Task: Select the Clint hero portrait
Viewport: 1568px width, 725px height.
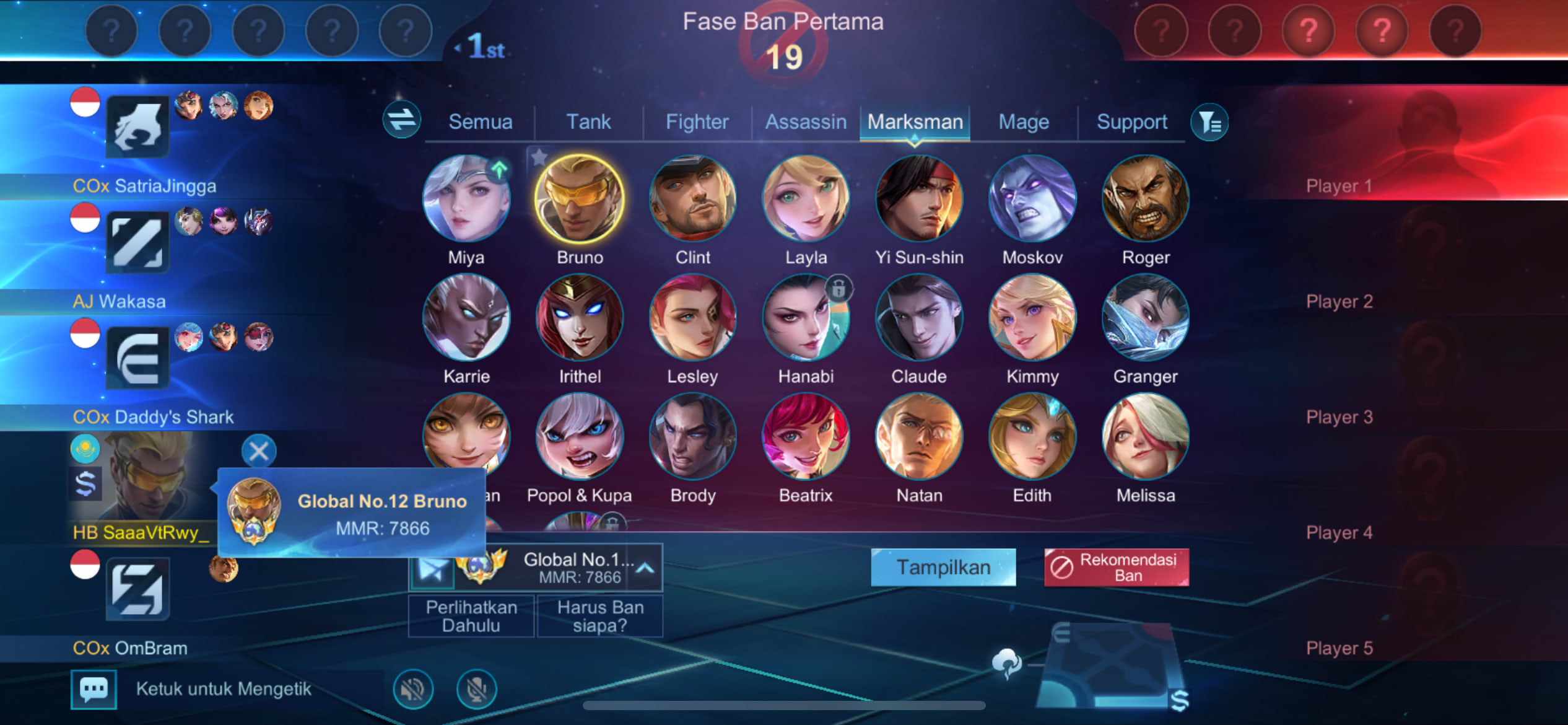Action: click(x=692, y=199)
